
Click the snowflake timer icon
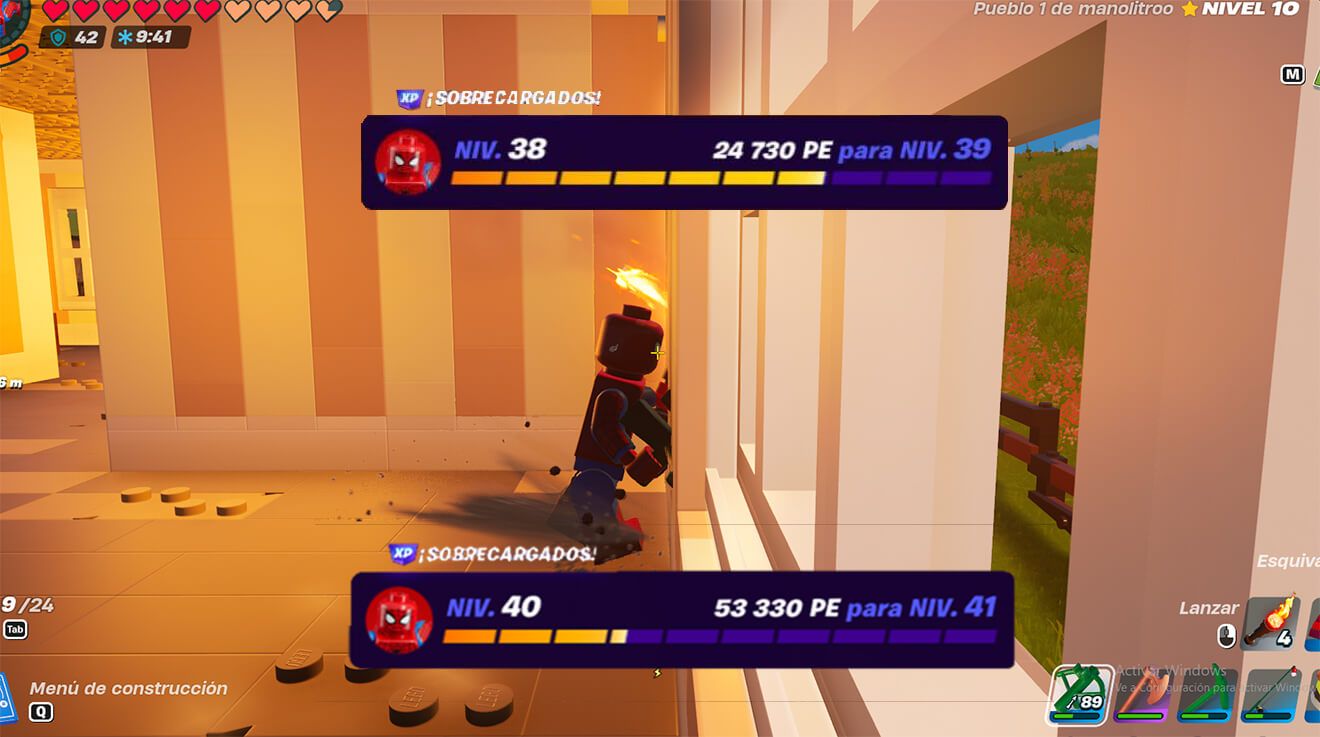[x=124, y=36]
